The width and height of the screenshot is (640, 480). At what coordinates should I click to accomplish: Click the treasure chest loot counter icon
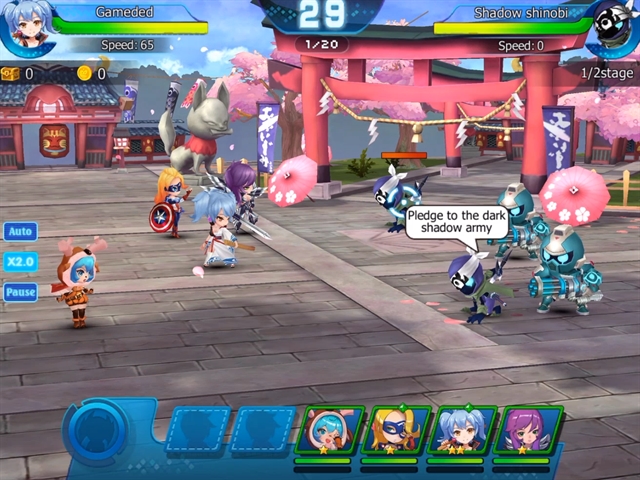[11, 73]
